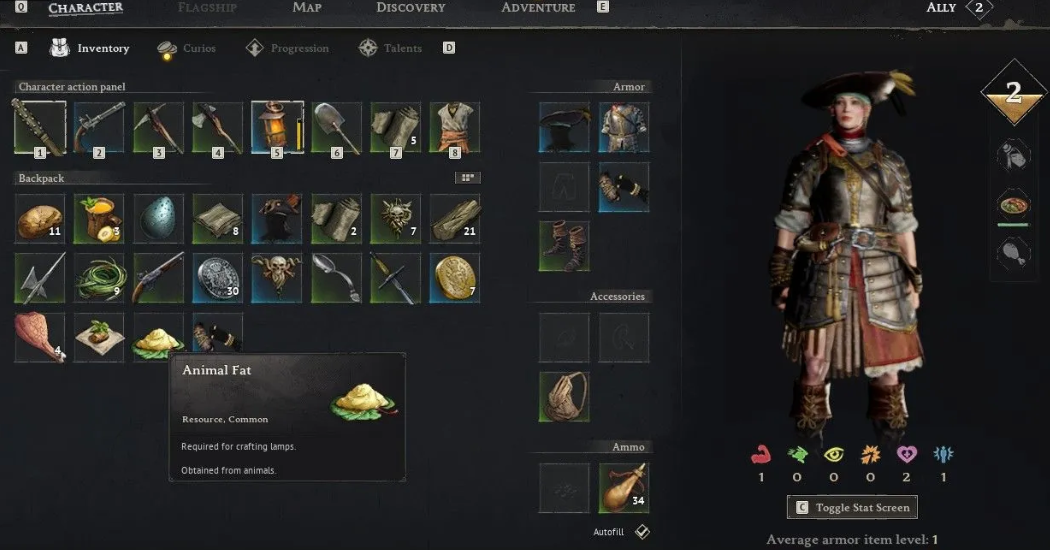Select the equipped tricorn hat armor slot
1050x550 pixels.
click(x=564, y=127)
